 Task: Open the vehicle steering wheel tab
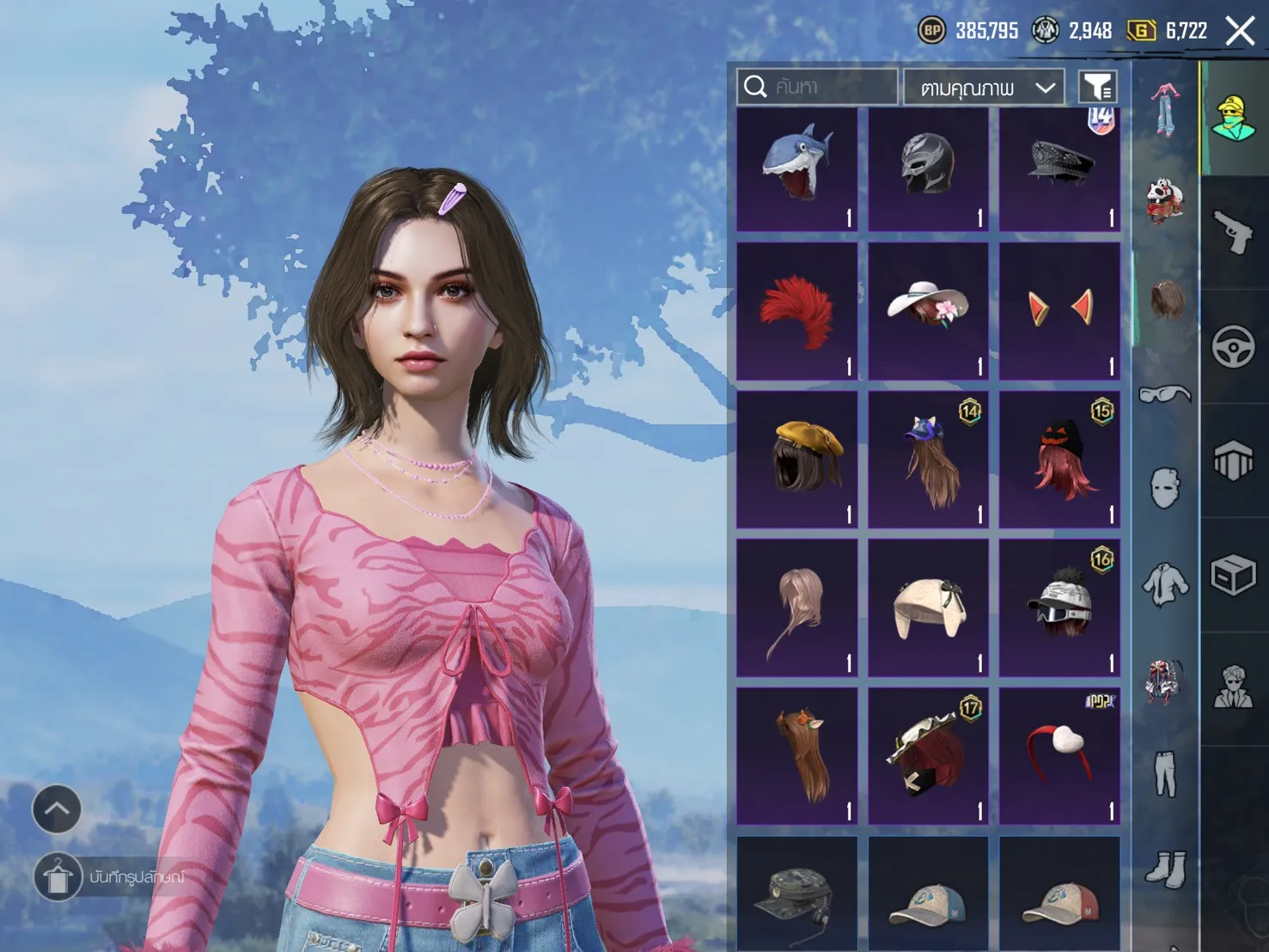(1234, 347)
